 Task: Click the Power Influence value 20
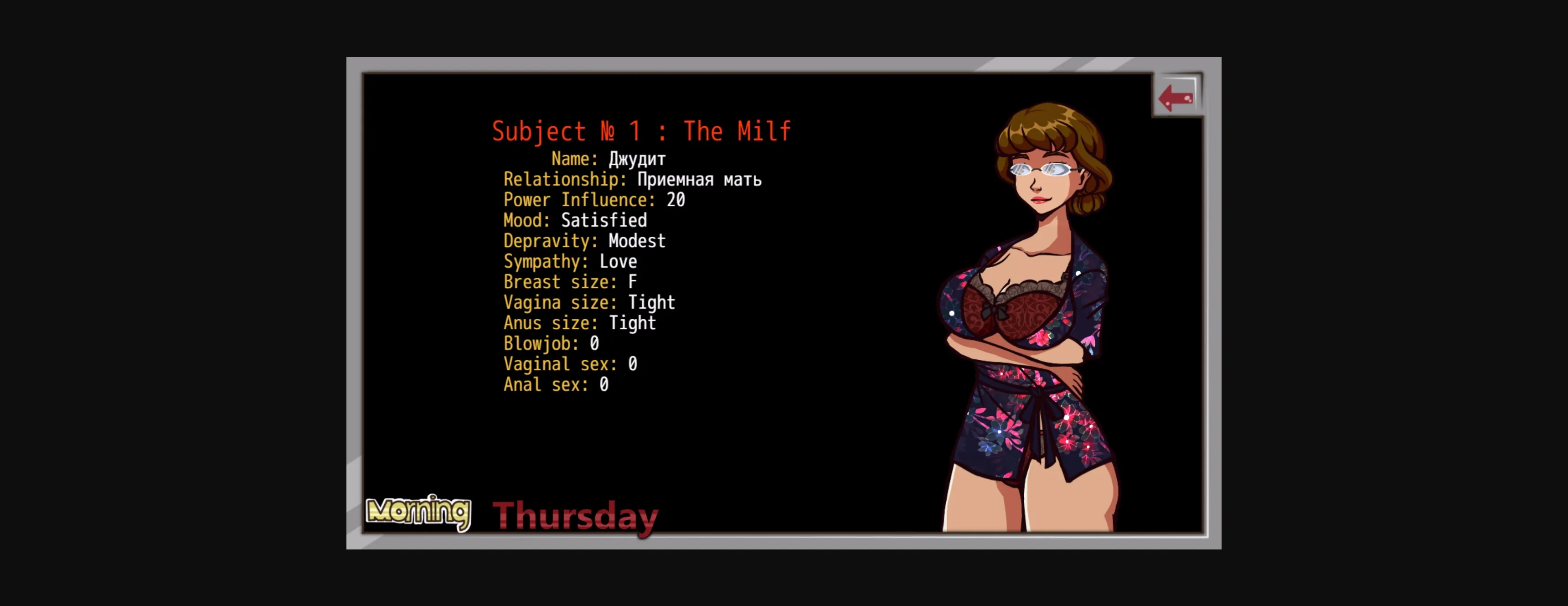click(593, 199)
